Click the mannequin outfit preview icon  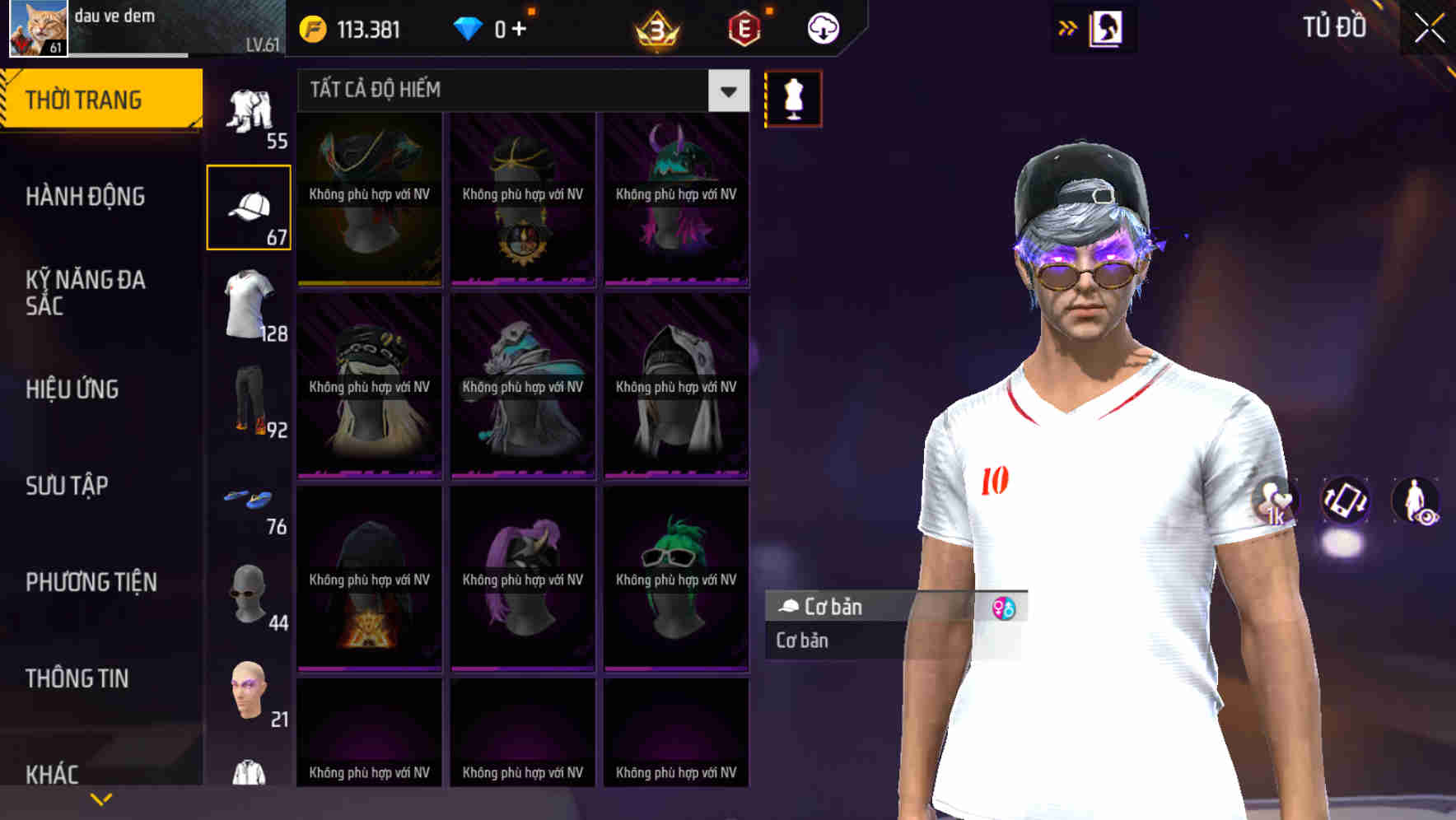coord(792,98)
